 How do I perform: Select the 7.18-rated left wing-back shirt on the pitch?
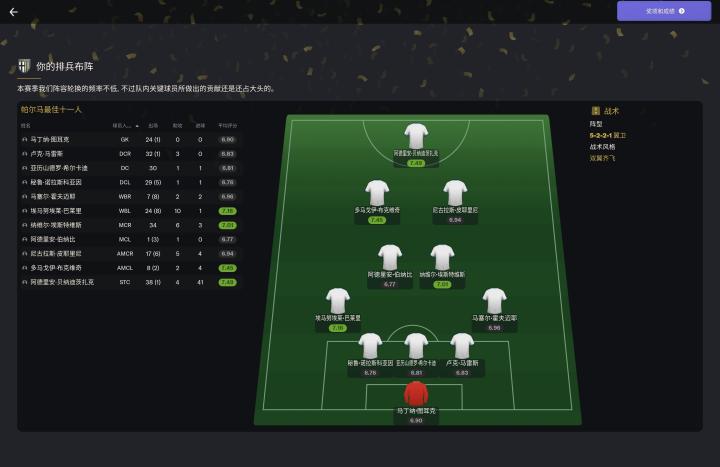pyautogui.click(x=338, y=300)
